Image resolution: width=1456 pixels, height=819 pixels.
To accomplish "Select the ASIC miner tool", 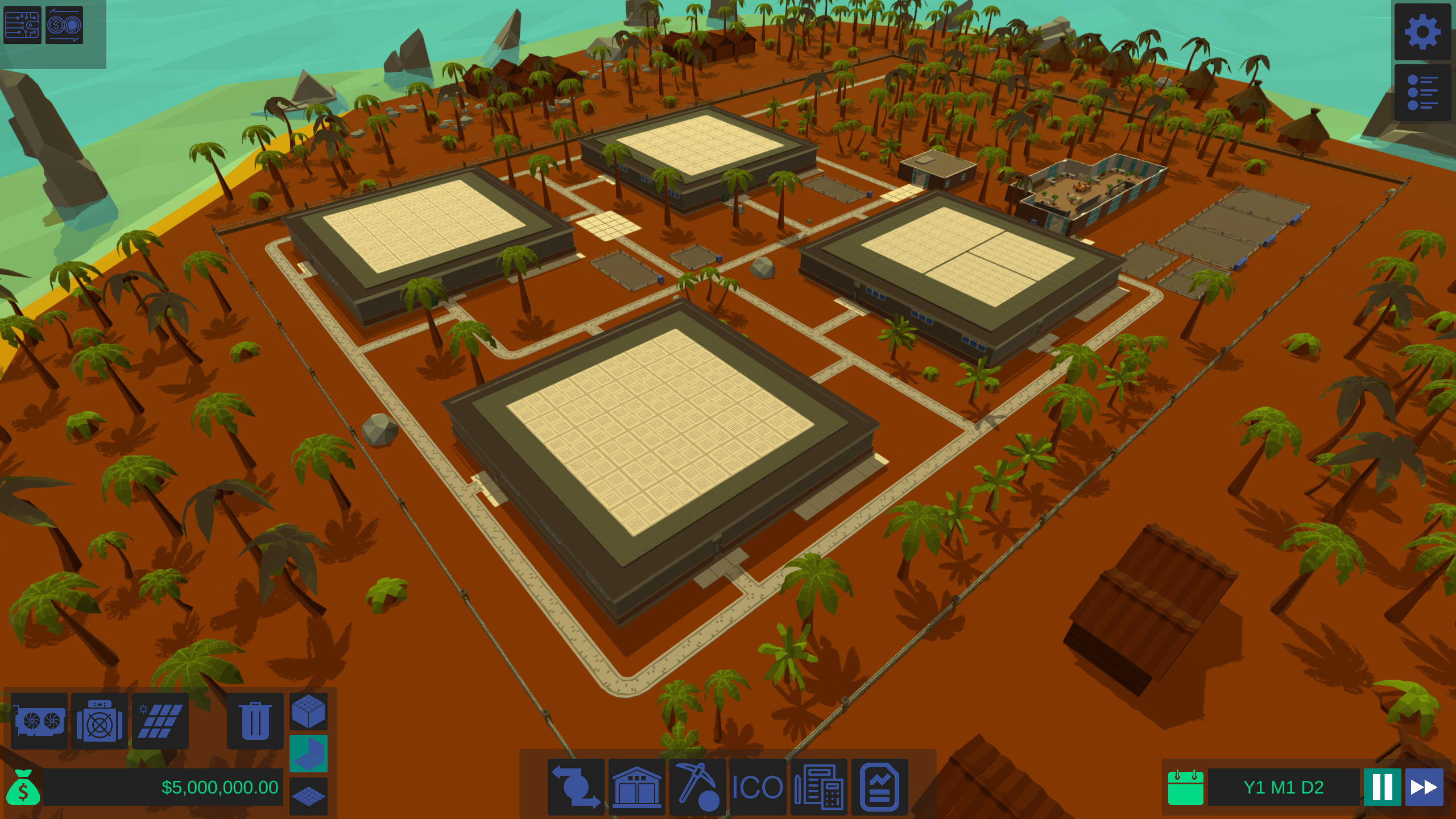I will (100, 721).
